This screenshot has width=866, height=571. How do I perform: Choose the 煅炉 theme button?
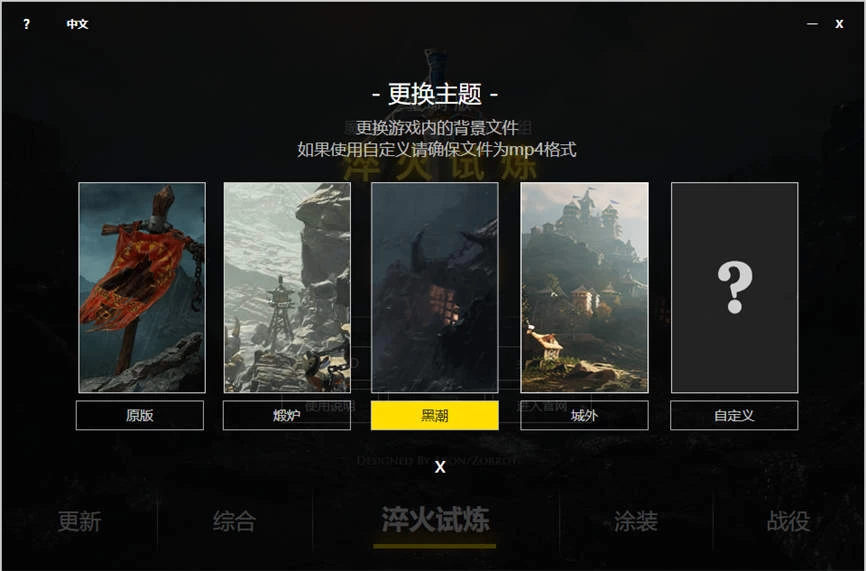pyautogui.click(x=286, y=415)
